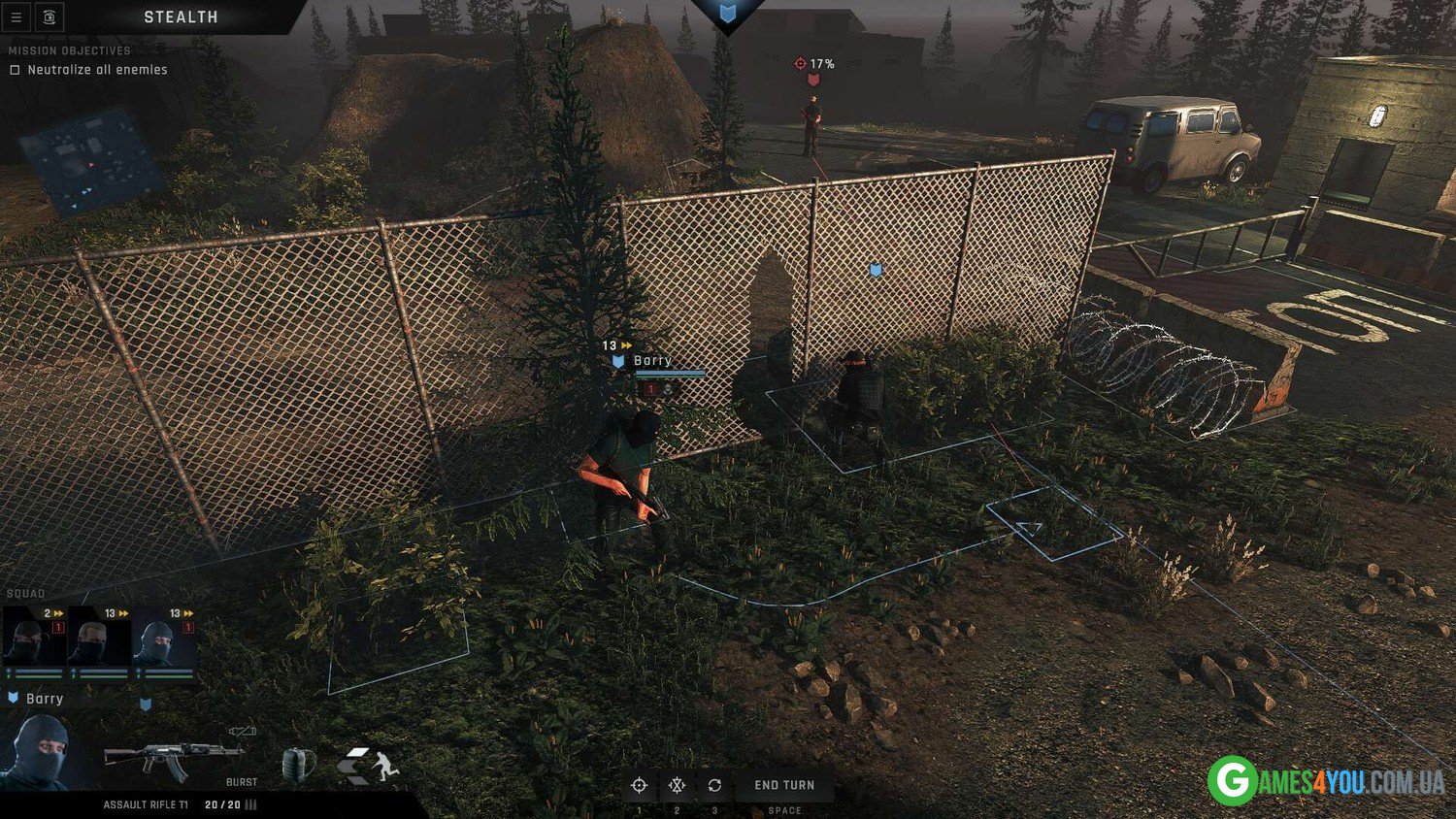
Task: Click the circular arrows reload action
Action: [x=714, y=785]
